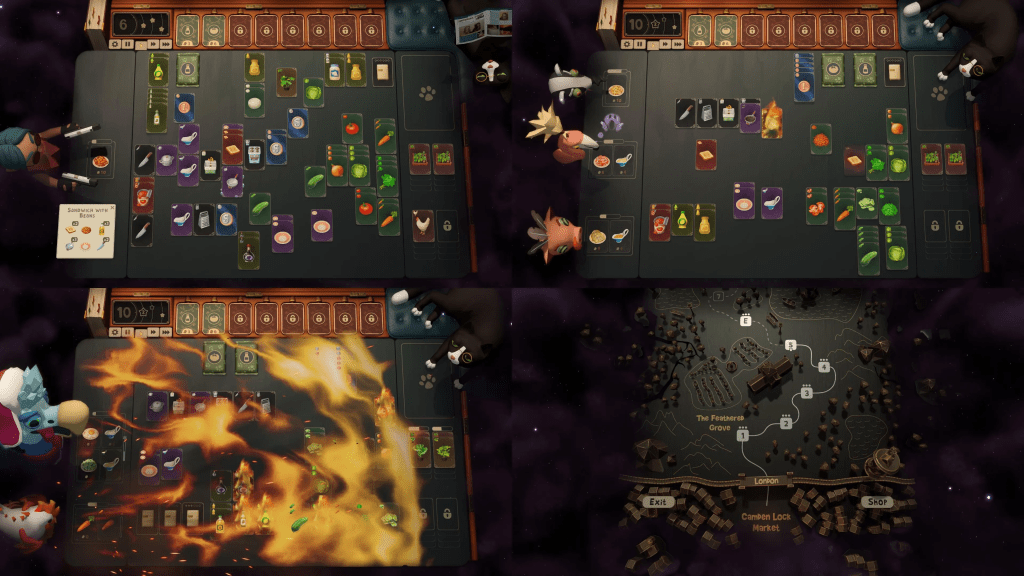
Task: Select the London signpost on the map
Action: [x=766, y=482]
